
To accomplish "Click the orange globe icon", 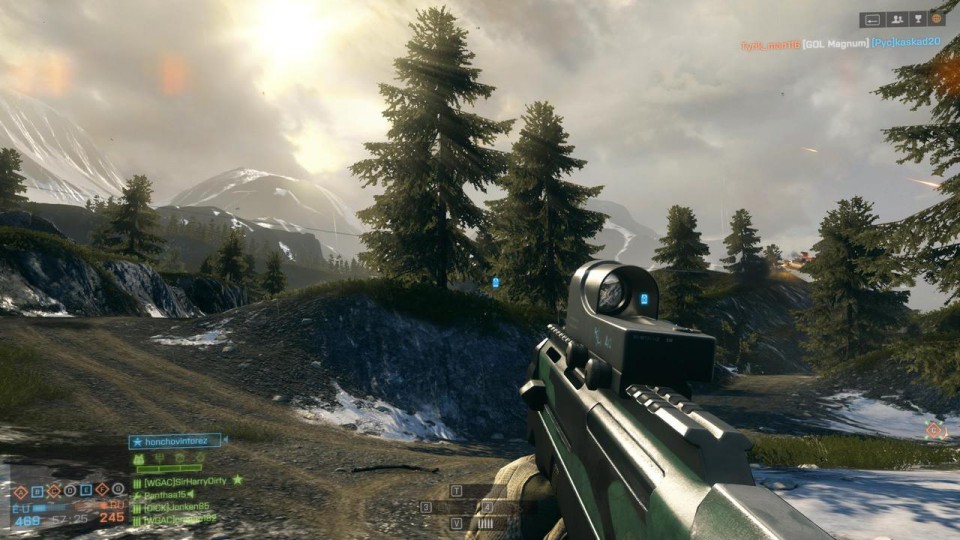I will click(937, 19).
